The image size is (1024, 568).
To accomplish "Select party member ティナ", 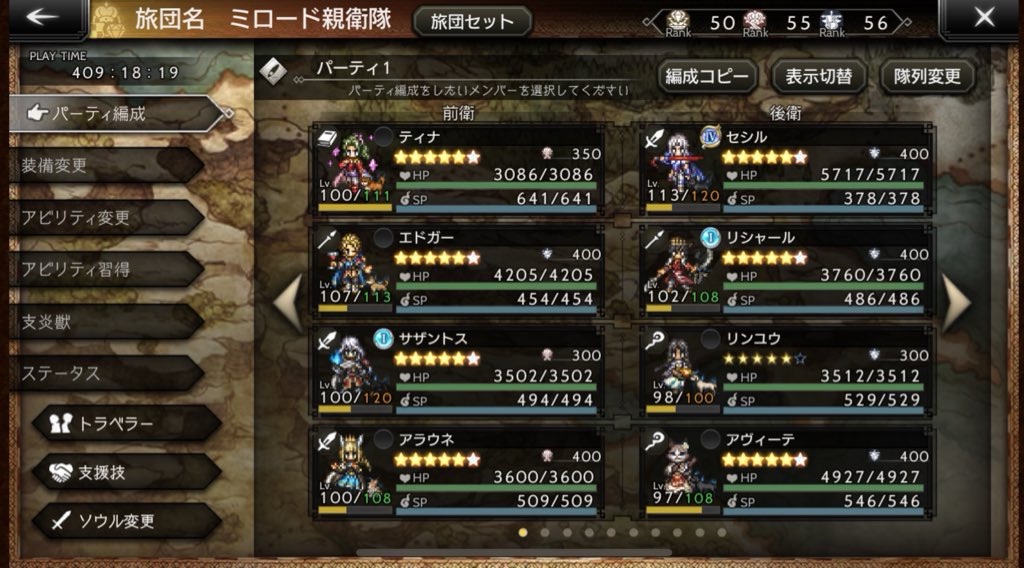I will point(459,168).
